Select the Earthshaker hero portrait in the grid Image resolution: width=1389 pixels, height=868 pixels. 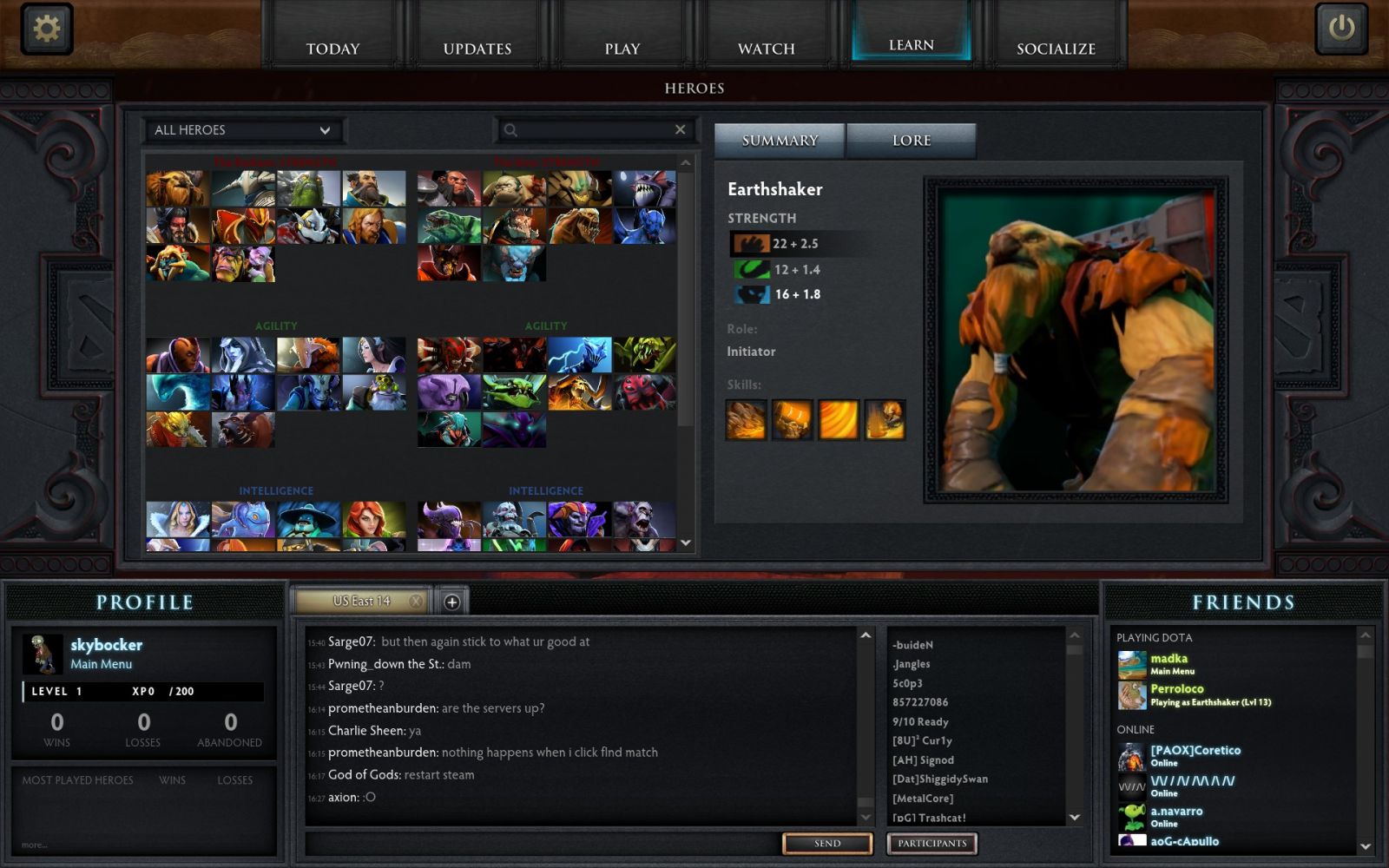[x=178, y=188]
